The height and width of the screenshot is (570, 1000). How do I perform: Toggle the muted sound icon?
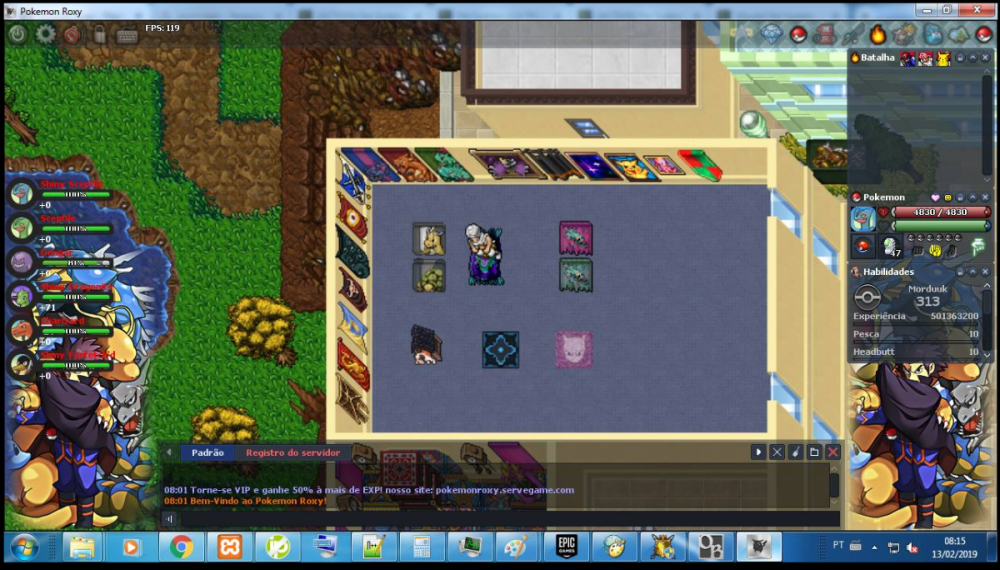point(72,34)
